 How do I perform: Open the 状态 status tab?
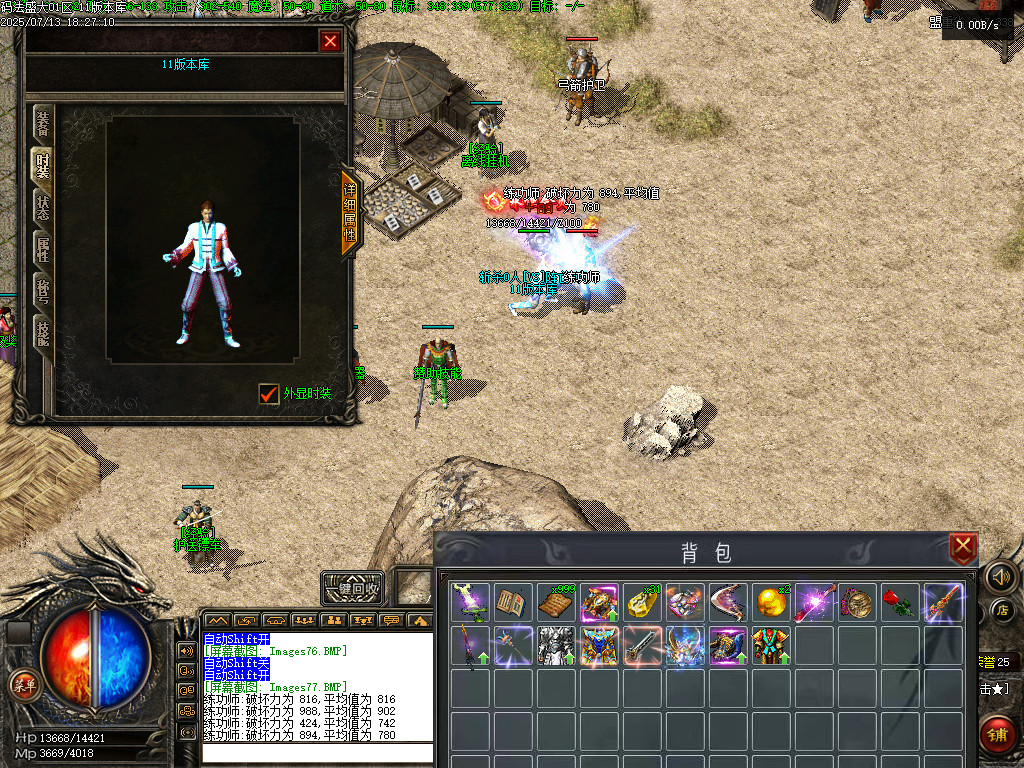tap(43, 208)
